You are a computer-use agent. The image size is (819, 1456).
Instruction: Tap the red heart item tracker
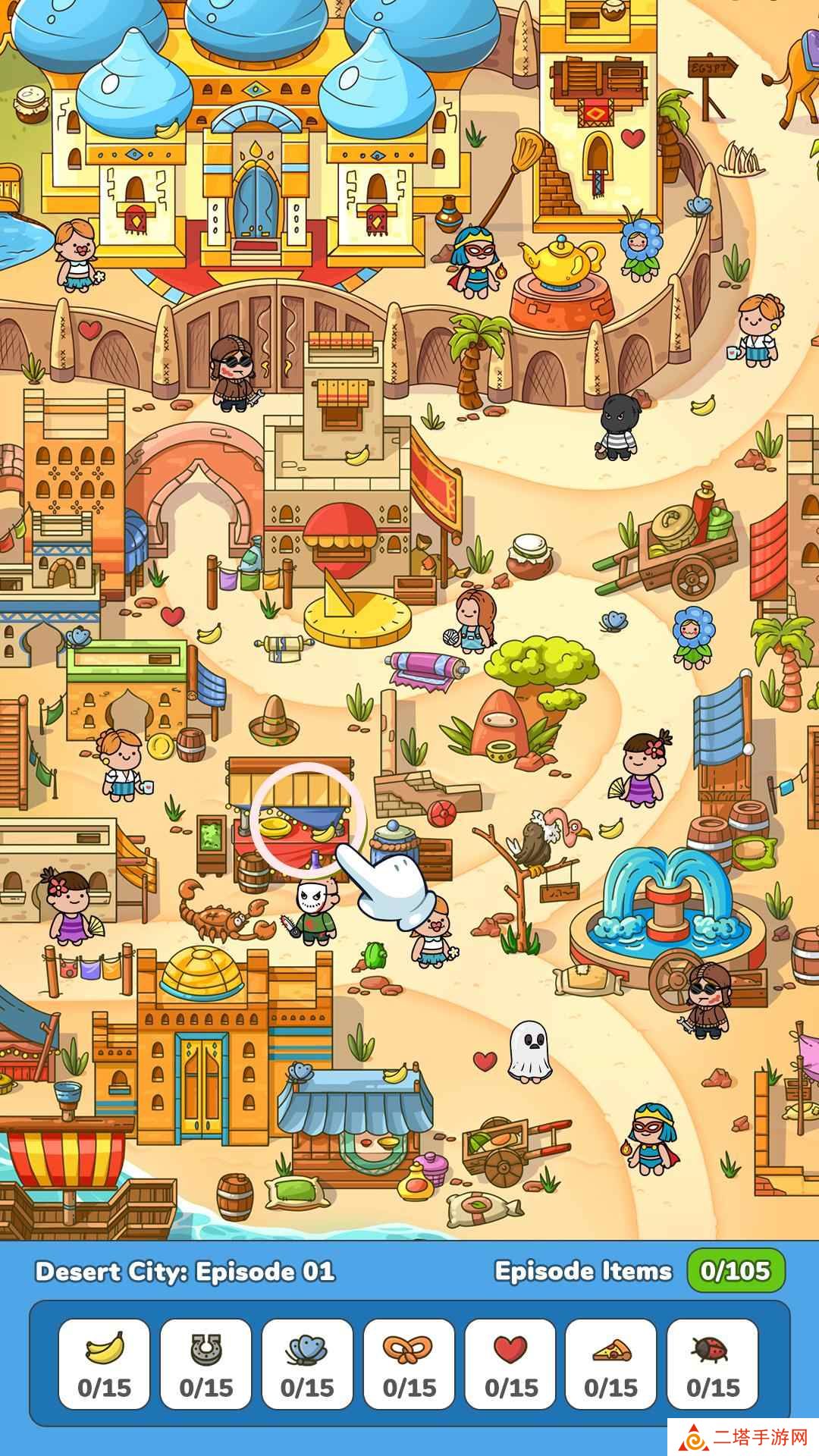(x=510, y=1363)
